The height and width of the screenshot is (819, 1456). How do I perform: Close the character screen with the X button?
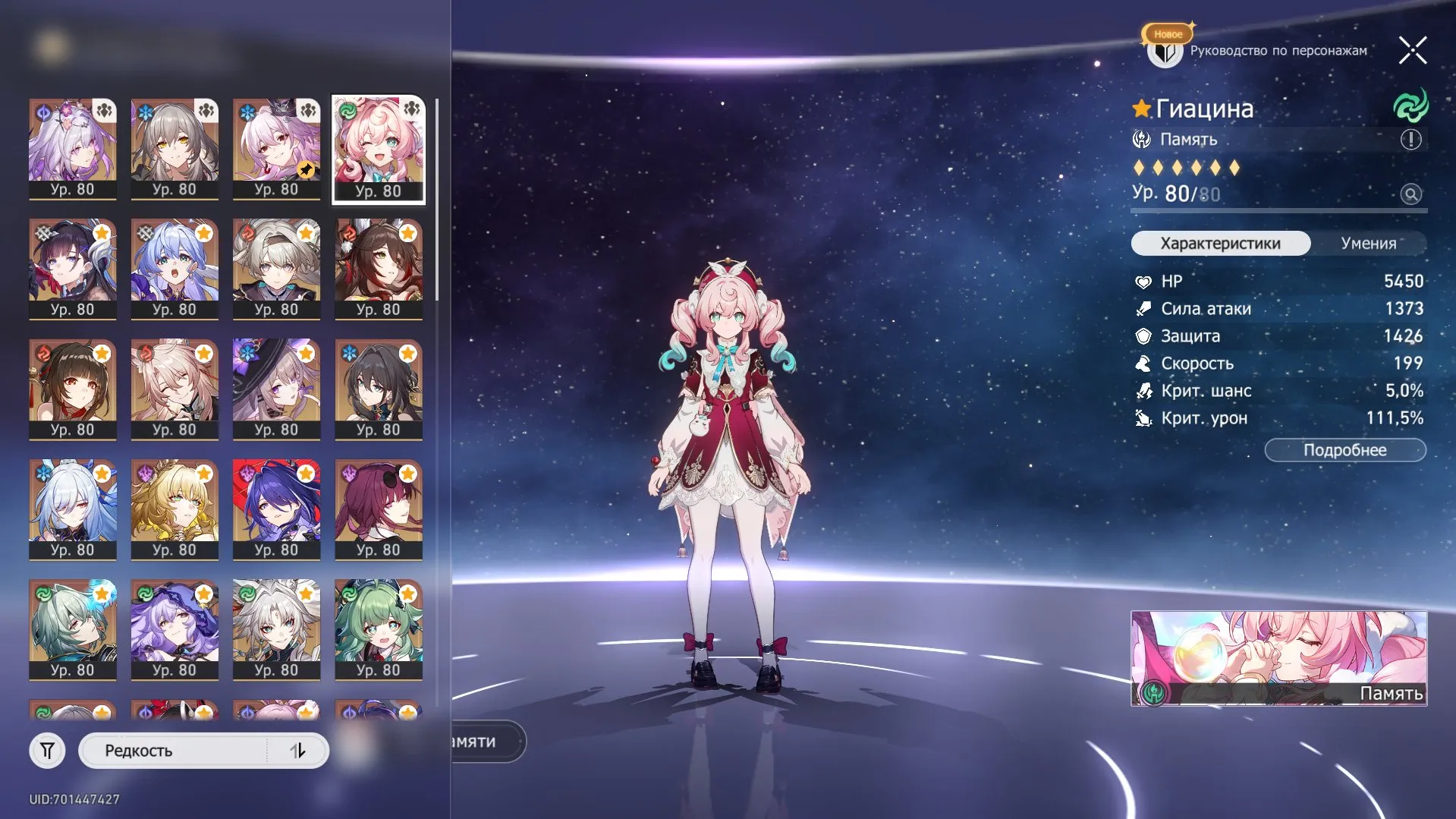pos(1412,50)
